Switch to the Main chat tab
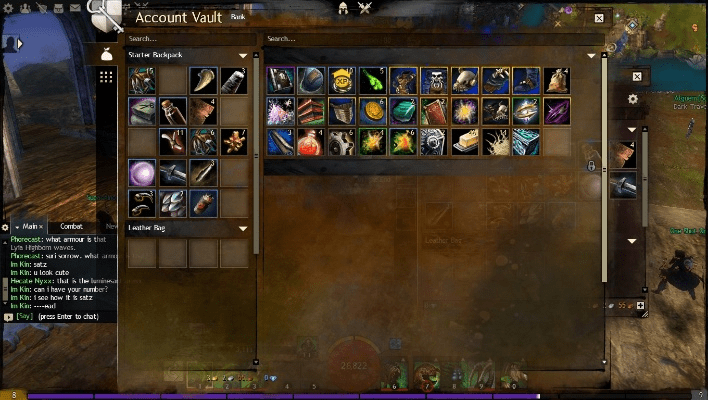This screenshot has width=708, height=400. 28,227
